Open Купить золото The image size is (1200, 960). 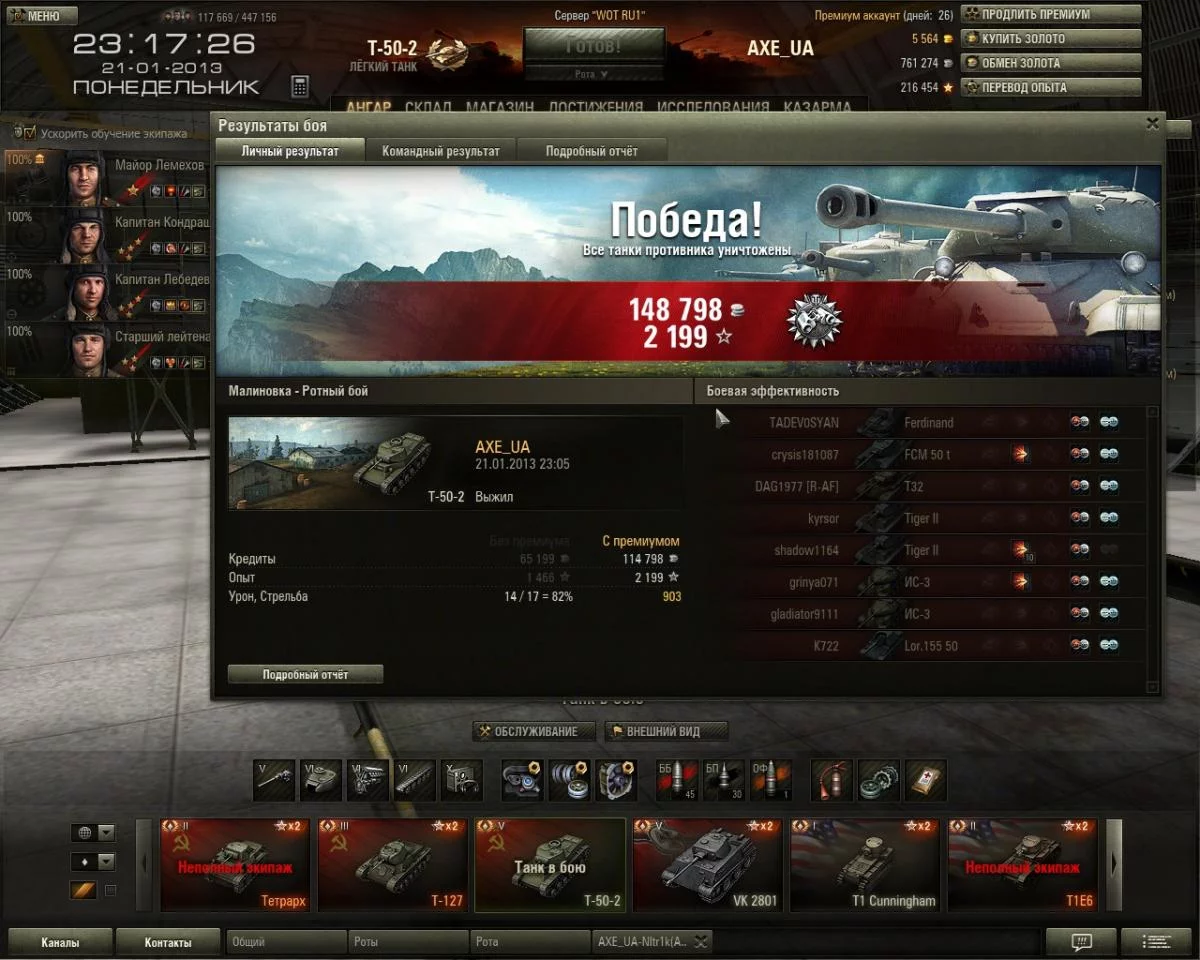tap(1050, 39)
